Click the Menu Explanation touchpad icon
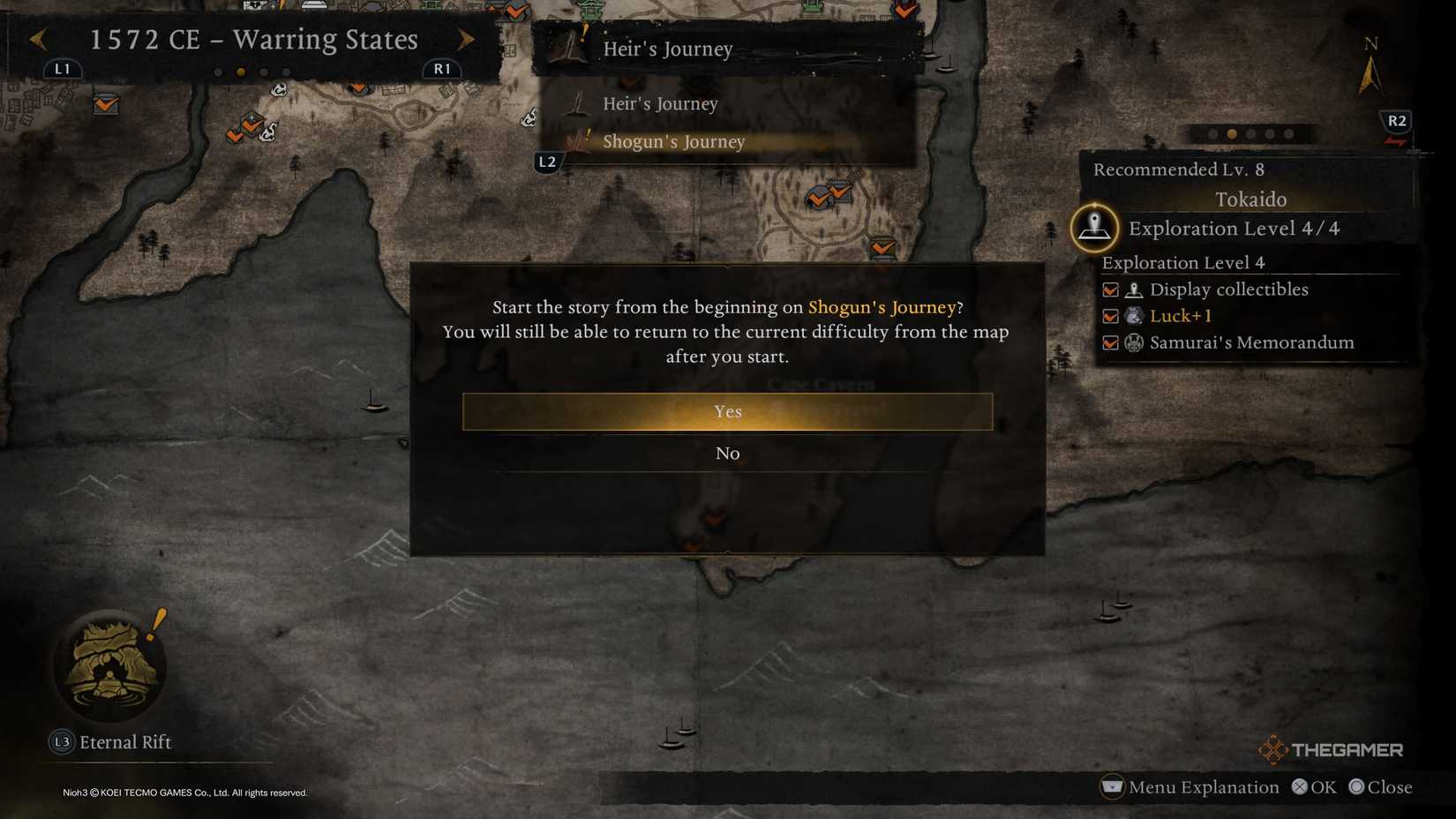 tap(1111, 786)
